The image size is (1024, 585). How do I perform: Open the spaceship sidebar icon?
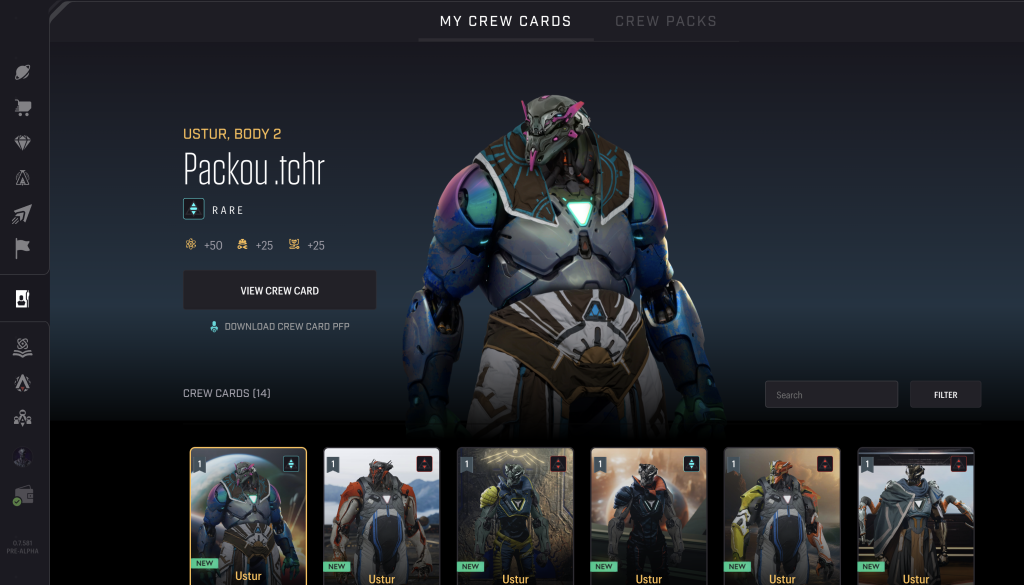[x=22, y=213]
